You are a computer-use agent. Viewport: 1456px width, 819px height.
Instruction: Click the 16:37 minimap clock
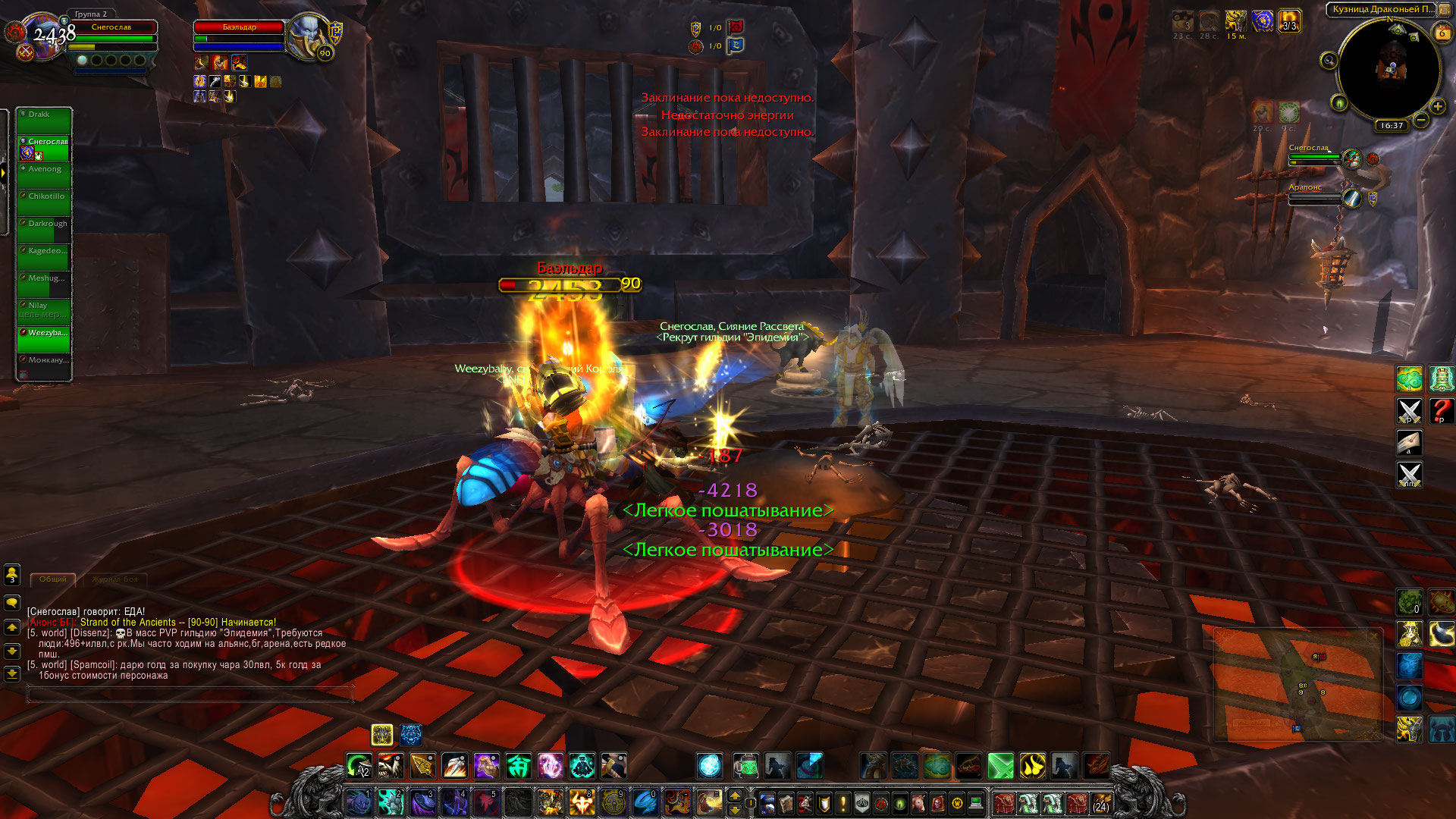(1392, 126)
